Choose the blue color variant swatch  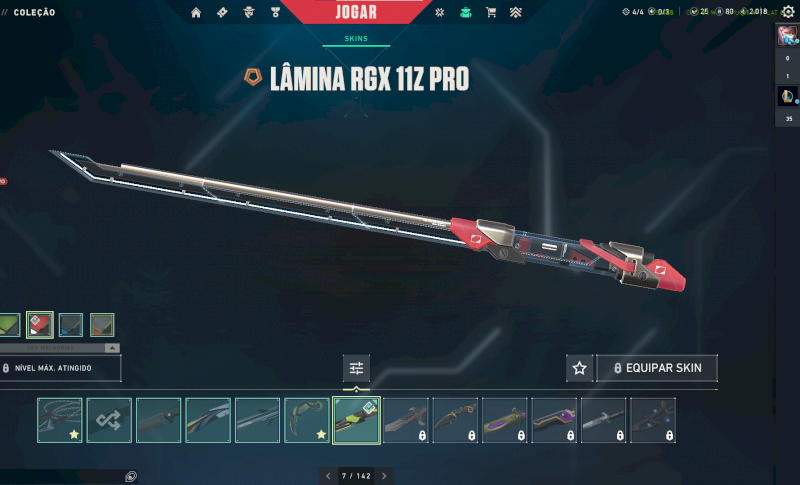[71, 325]
